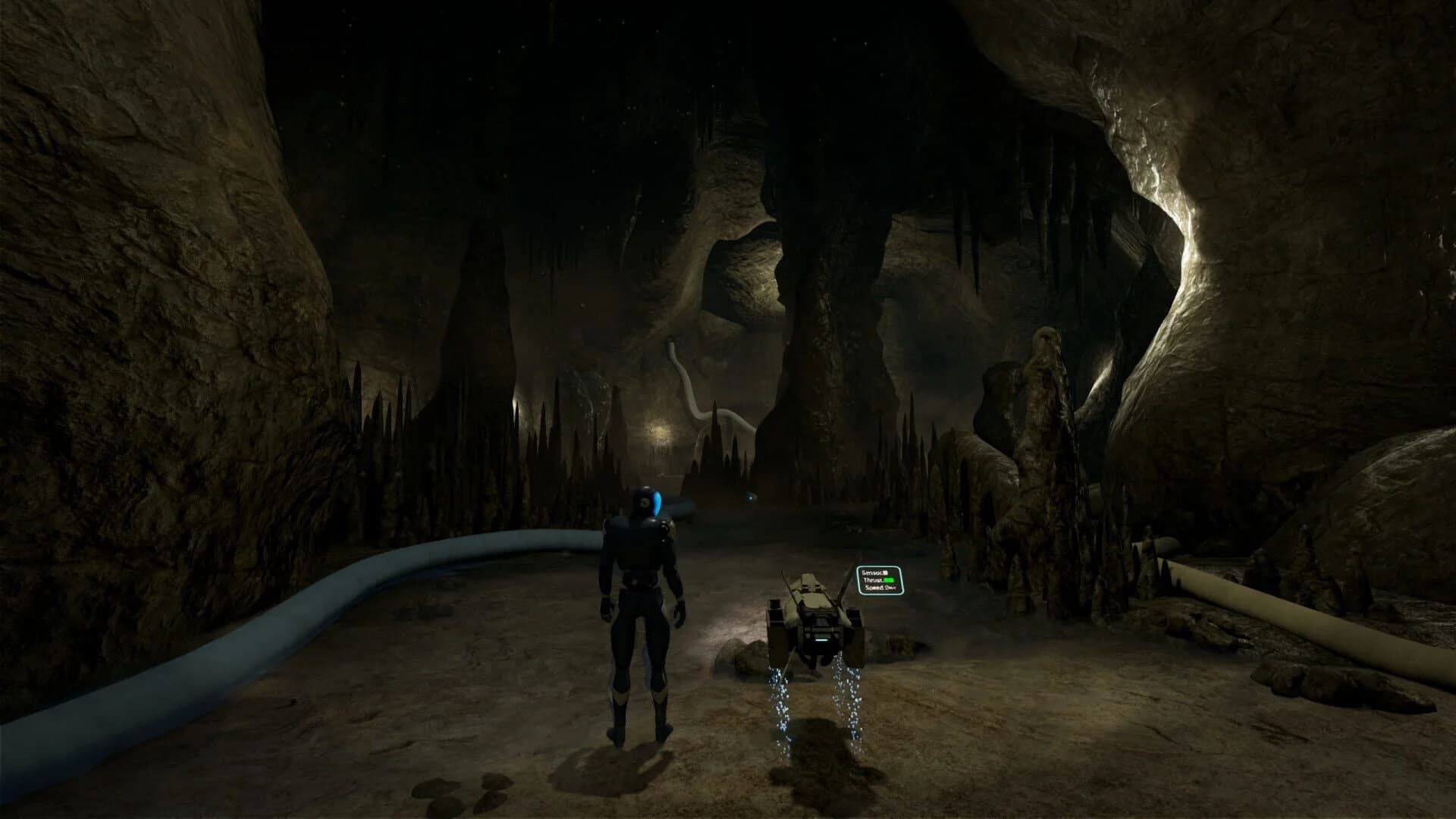Open the Speed details on the HUD
1456x819 pixels.
point(880,587)
